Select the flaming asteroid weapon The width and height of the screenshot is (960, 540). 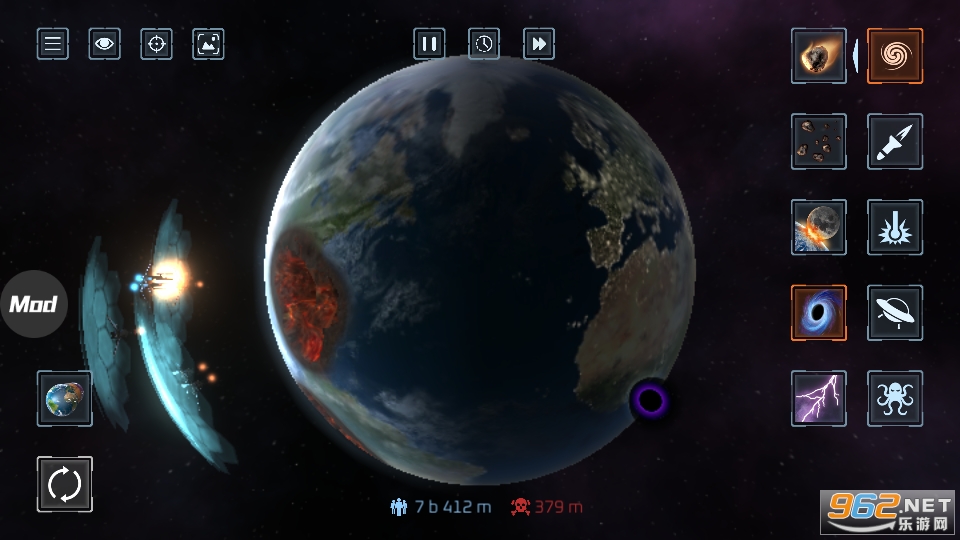click(x=819, y=56)
